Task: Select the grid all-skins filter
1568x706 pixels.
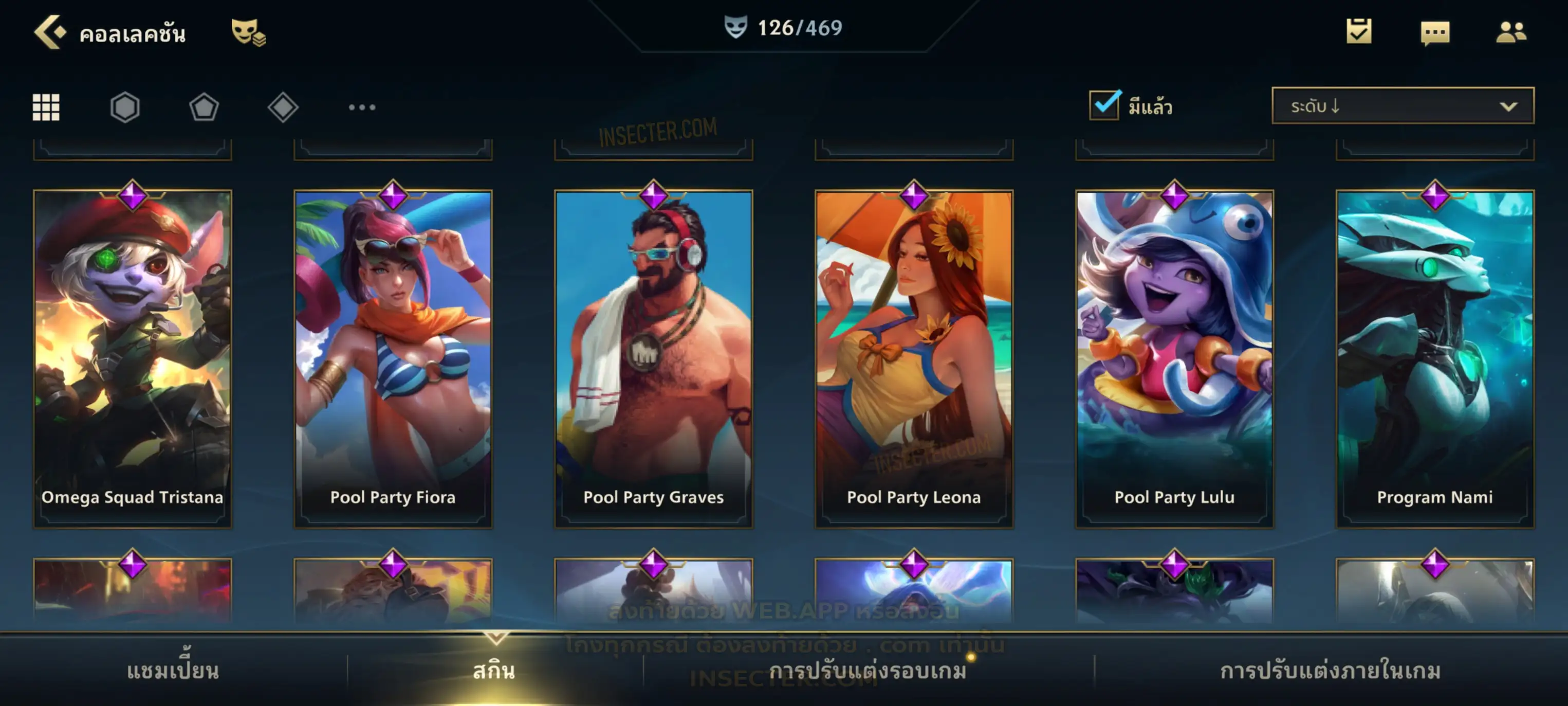Action: click(x=46, y=107)
